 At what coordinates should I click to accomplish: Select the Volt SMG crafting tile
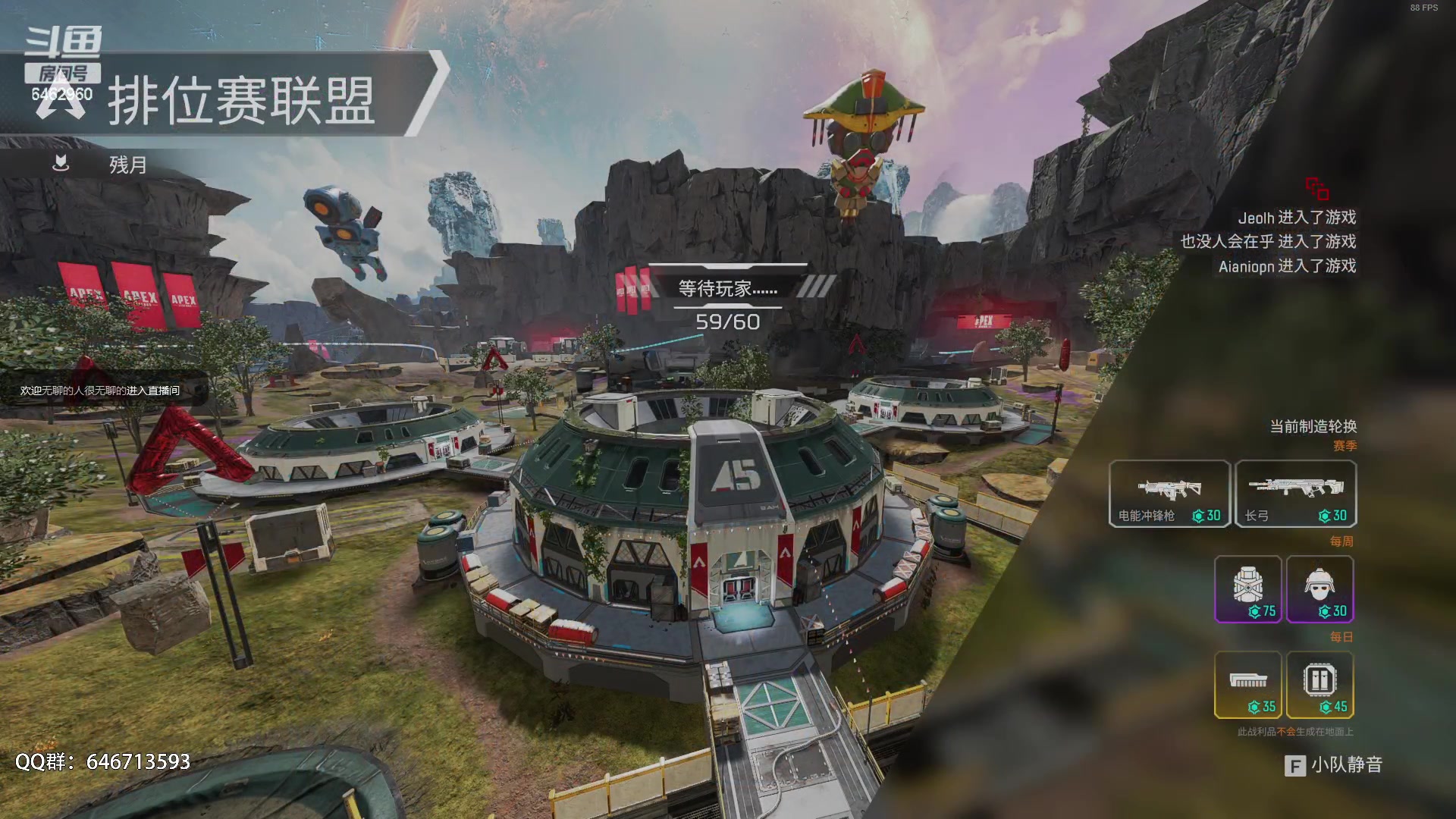tap(1169, 494)
